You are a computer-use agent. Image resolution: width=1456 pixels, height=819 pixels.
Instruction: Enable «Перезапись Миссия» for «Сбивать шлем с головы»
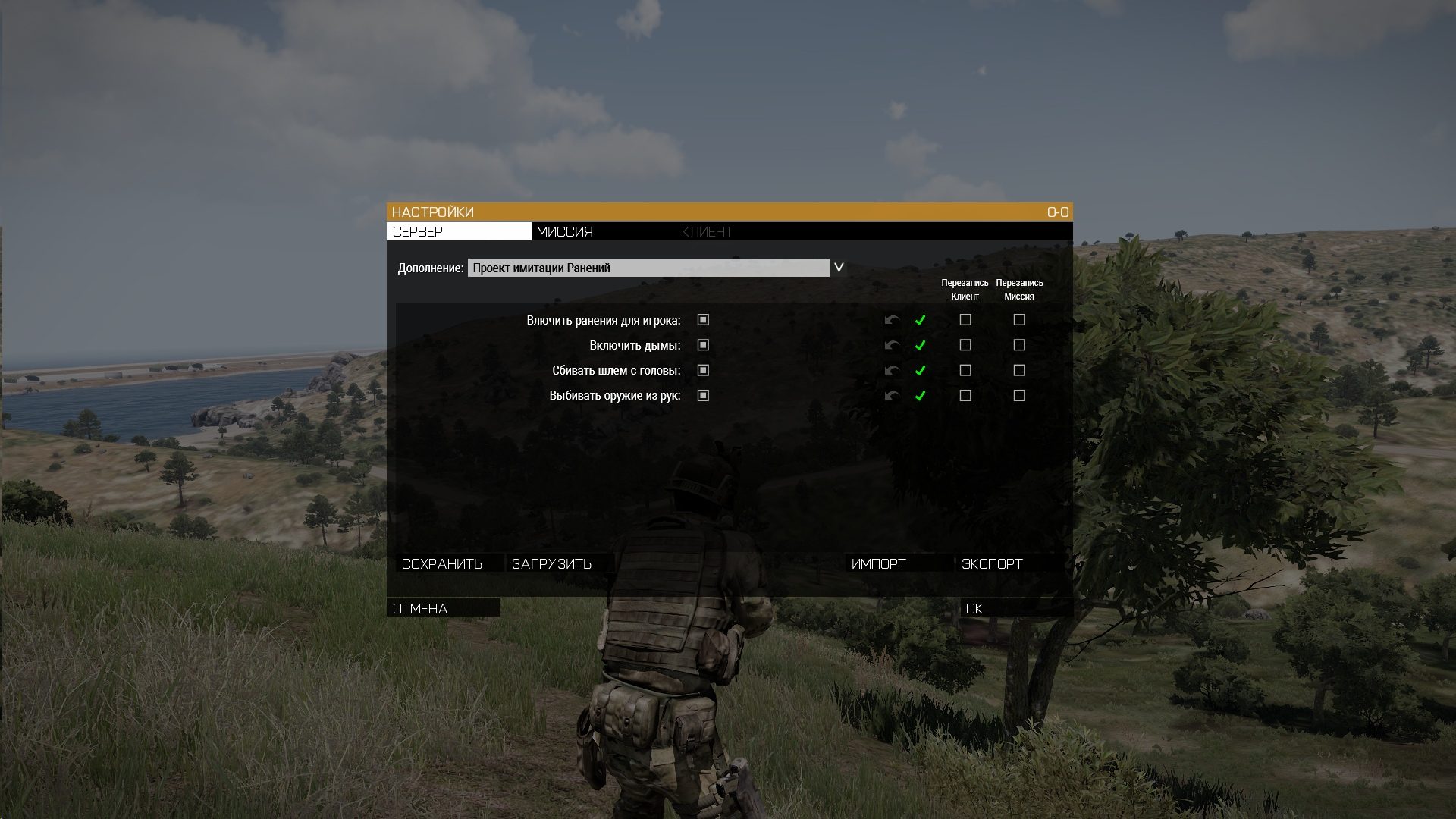click(x=1019, y=371)
